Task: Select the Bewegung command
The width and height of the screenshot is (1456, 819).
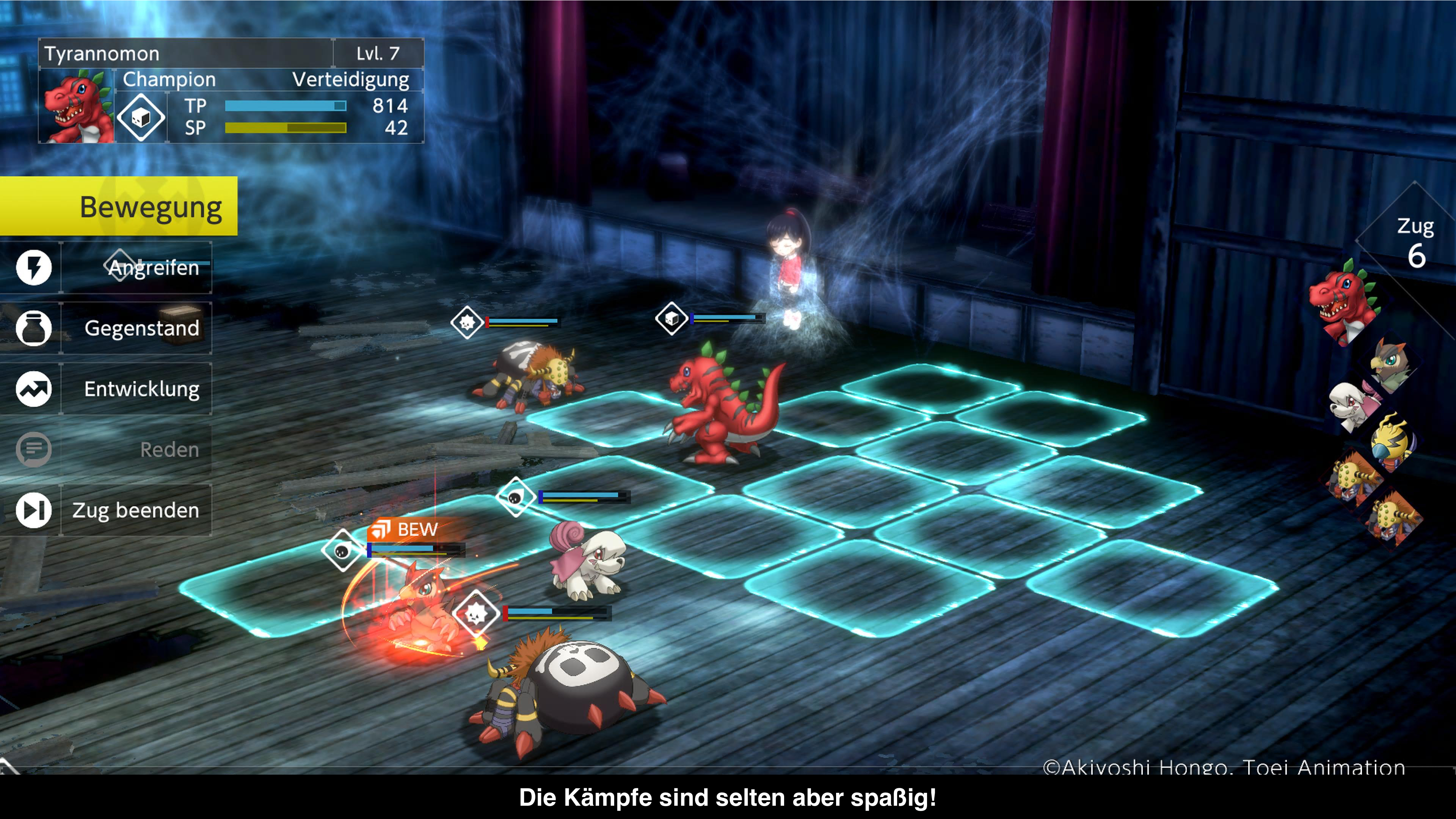Action: [x=119, y=206]
